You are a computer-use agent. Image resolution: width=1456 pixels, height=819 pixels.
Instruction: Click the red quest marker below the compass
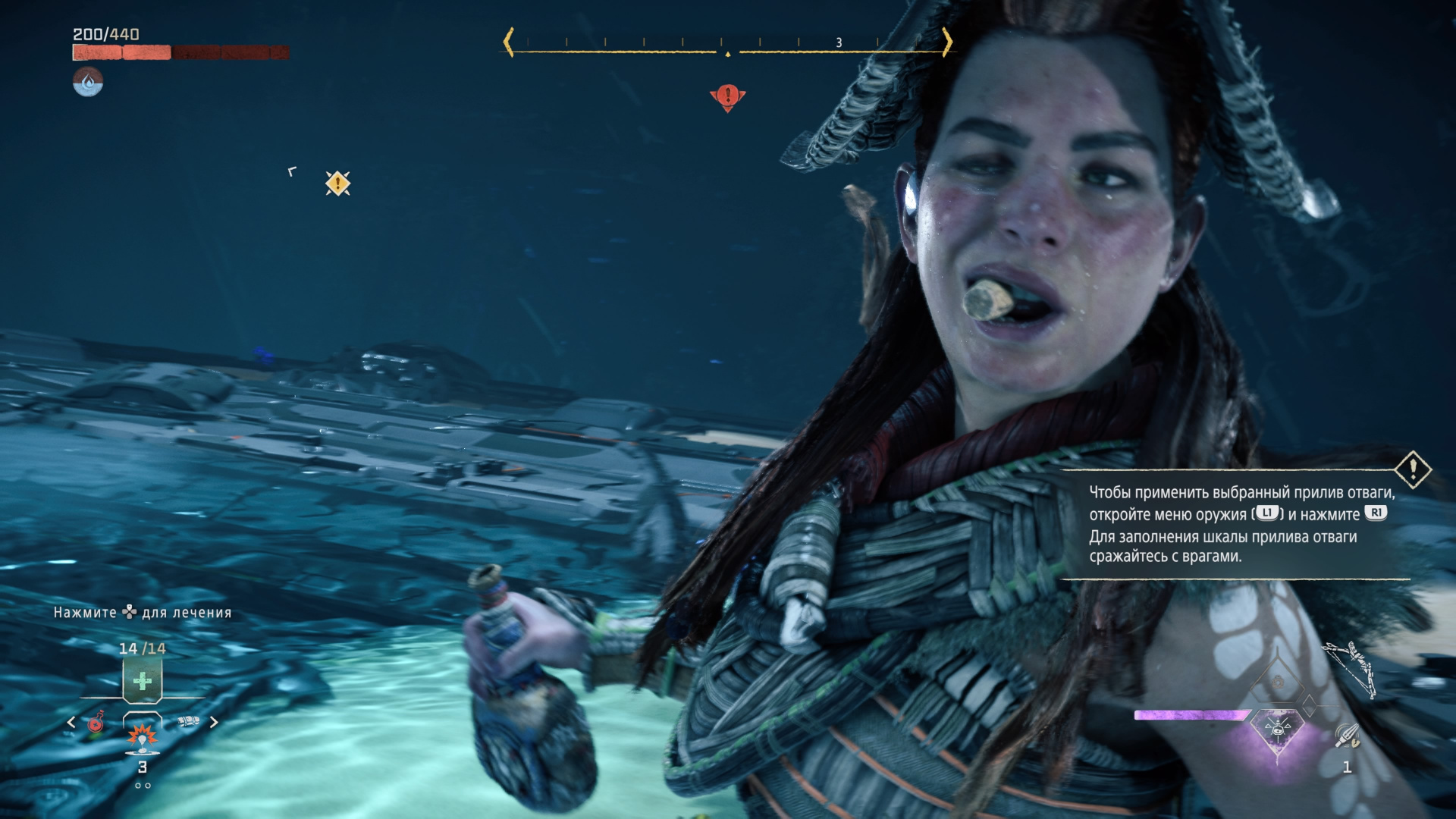pyautogui.click(x=728, y=97)
